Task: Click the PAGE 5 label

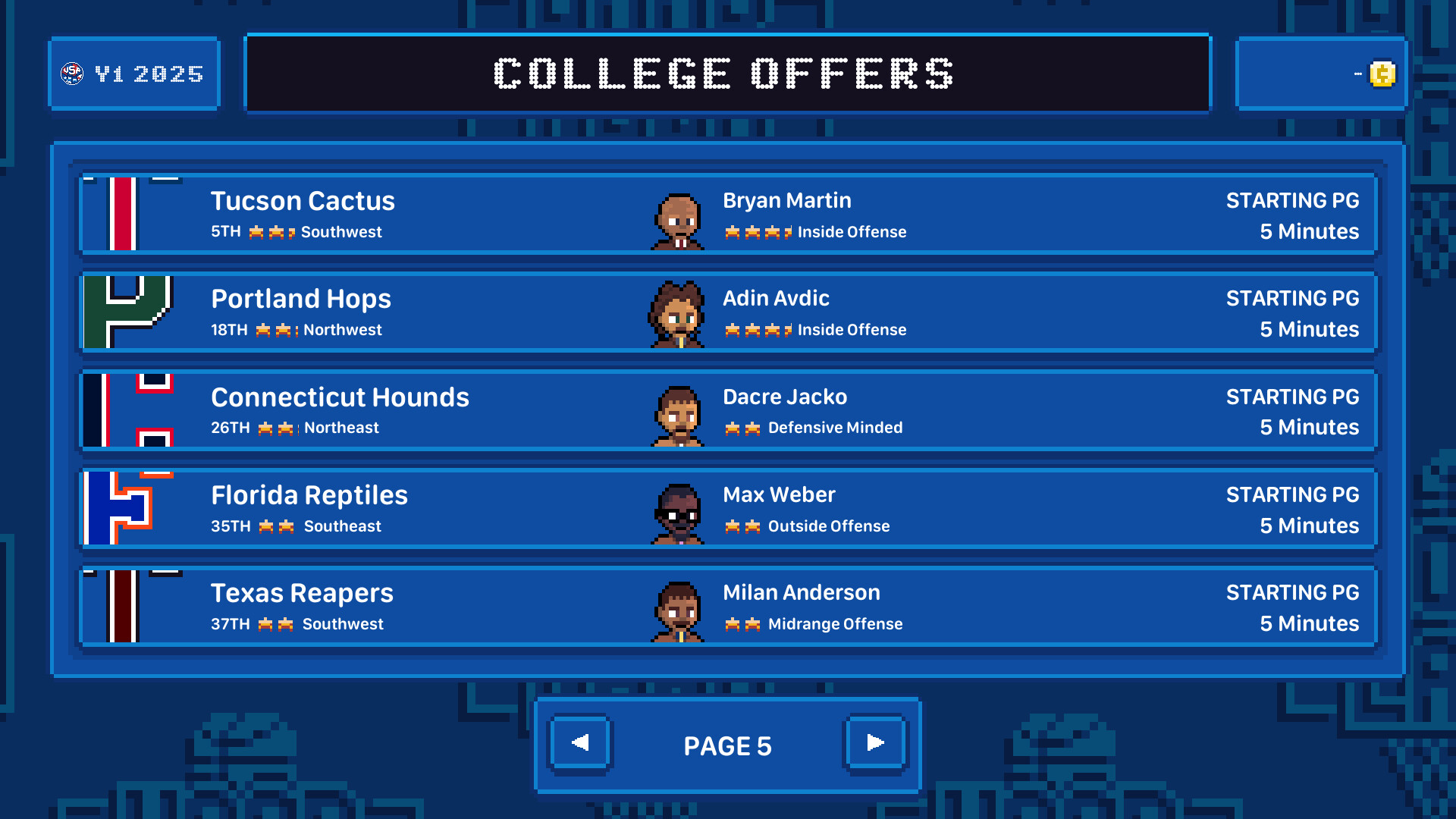Action: pyautogui.click(x=727, y=745)
